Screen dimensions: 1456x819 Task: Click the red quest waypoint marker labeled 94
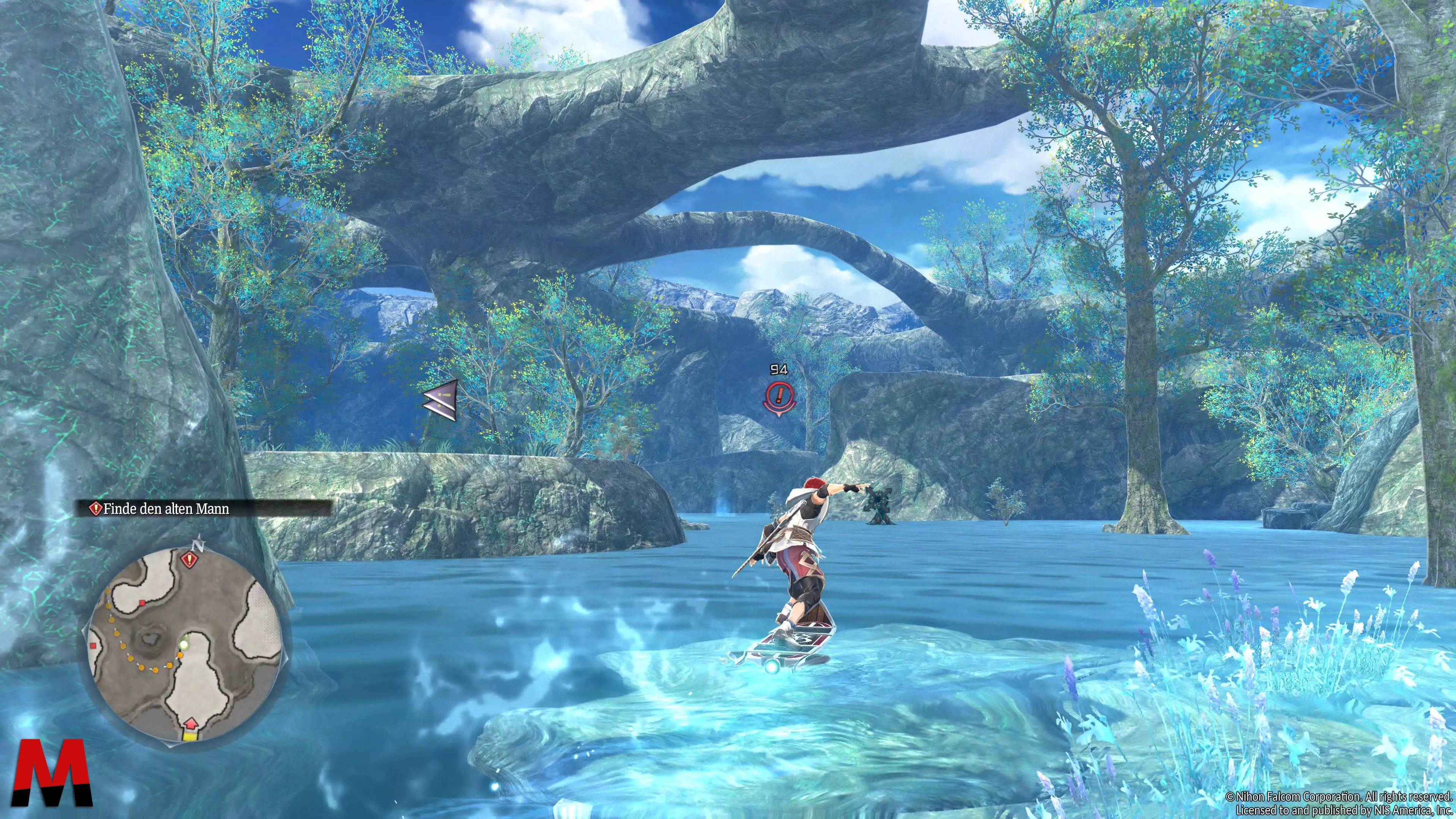(x=780, y=394)
